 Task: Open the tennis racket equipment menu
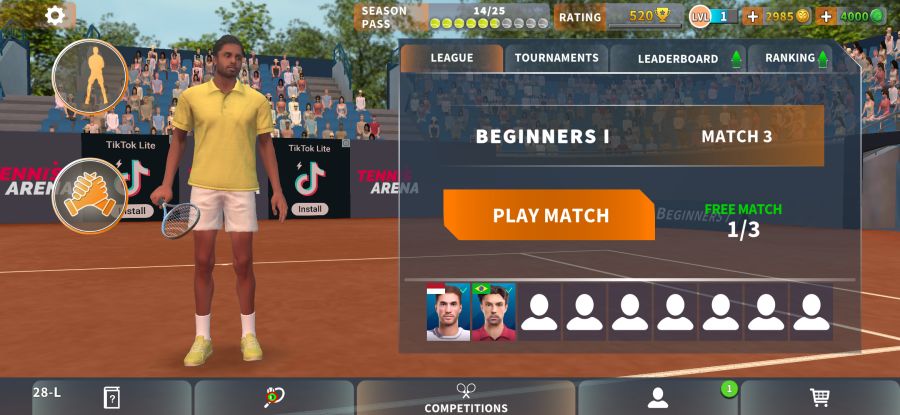274,397
